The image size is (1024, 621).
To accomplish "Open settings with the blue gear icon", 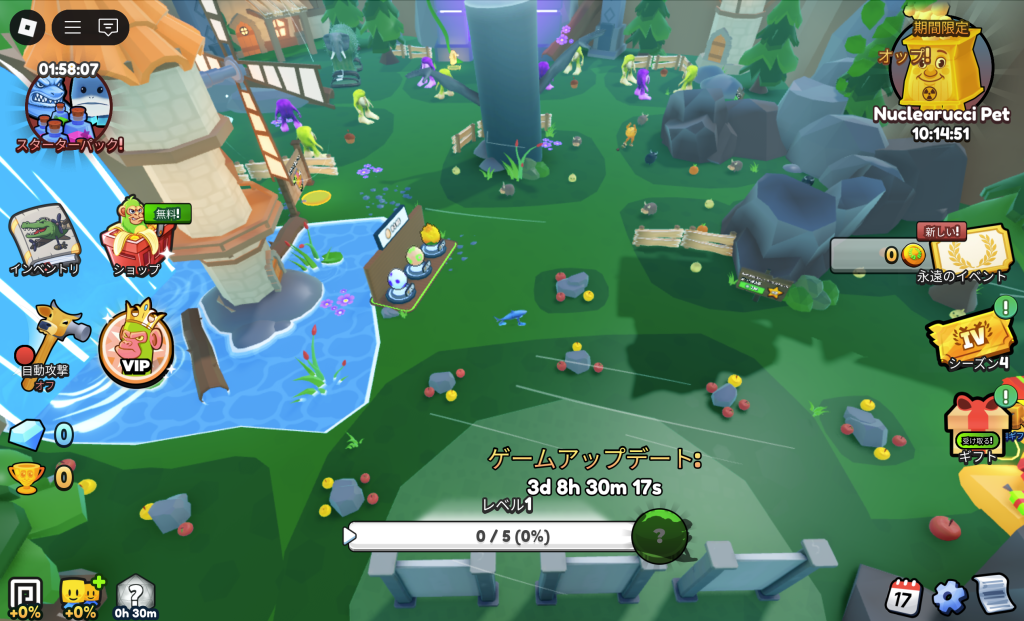I will (x=949, y=597).
